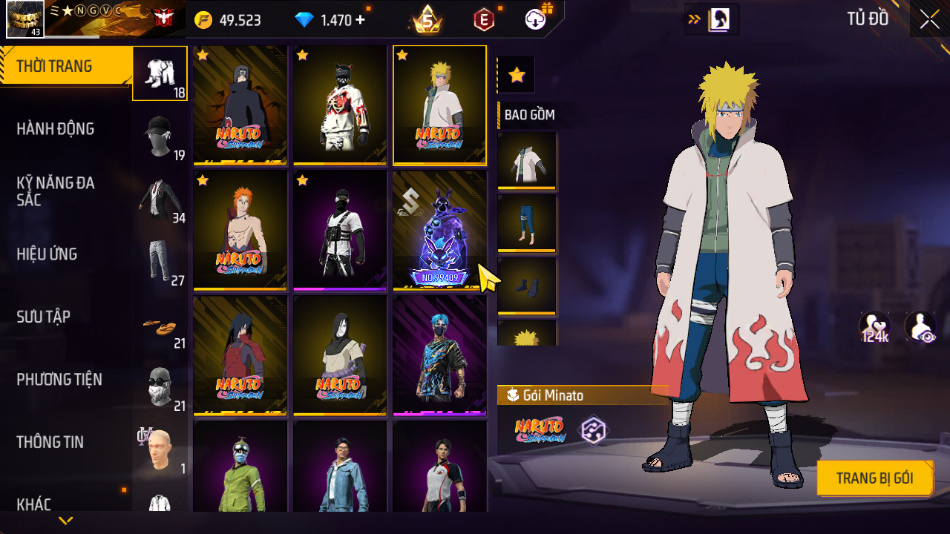Switch to the Thời Trang tab
950x534 pixels.
click(55, 67)
